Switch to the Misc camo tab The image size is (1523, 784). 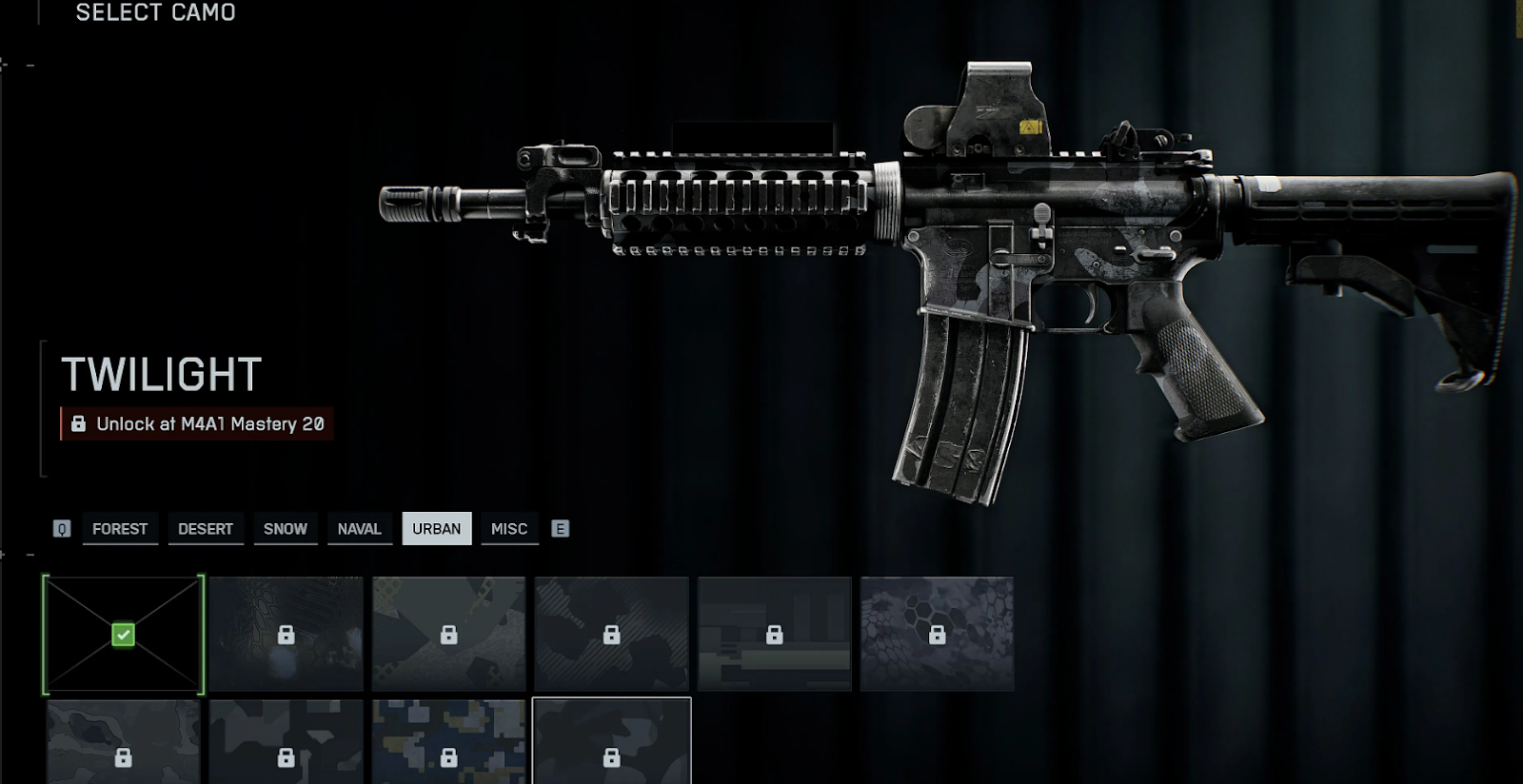509,529
